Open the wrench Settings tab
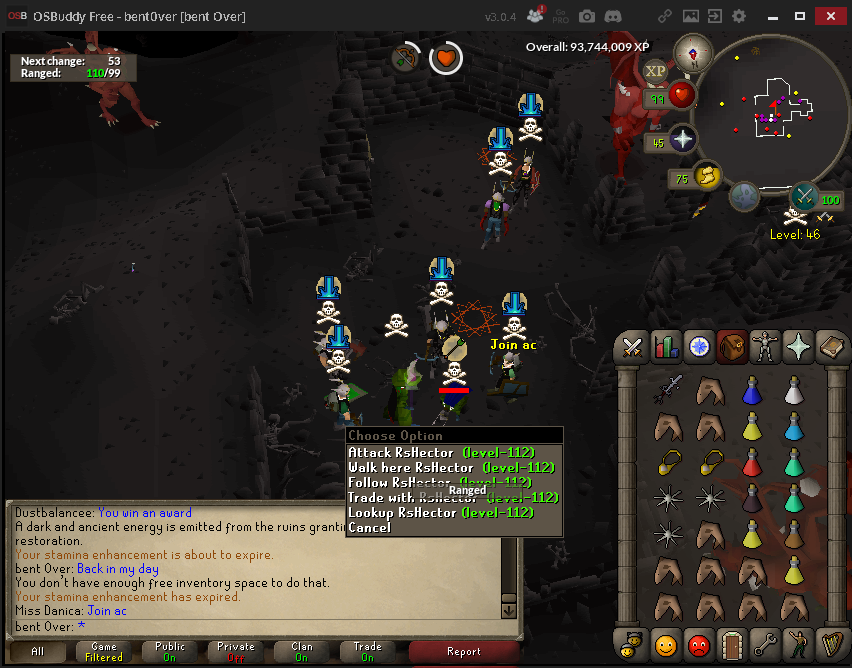 coord(766,643)
